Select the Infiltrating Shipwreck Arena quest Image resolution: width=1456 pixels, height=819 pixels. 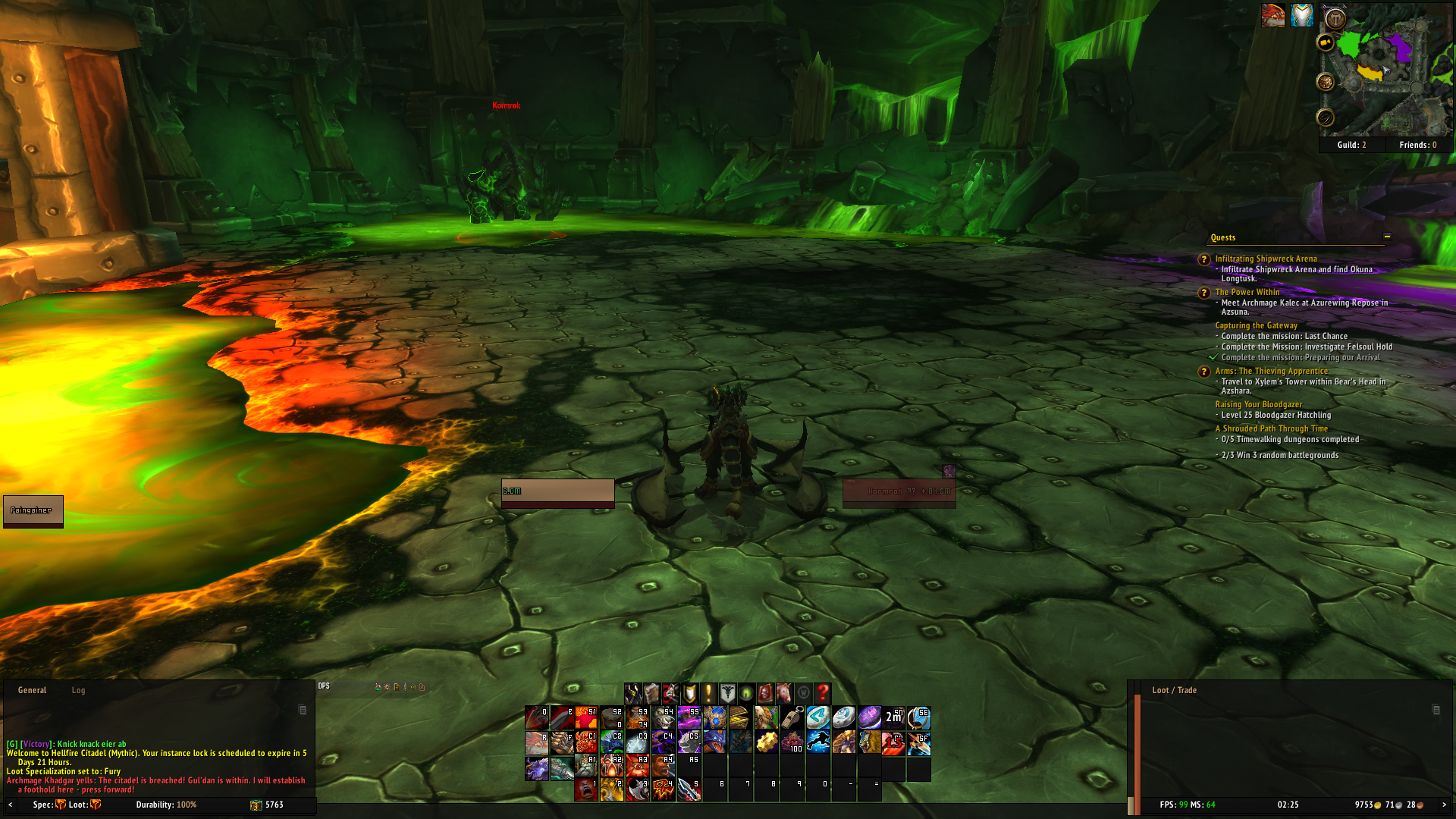1266,259
